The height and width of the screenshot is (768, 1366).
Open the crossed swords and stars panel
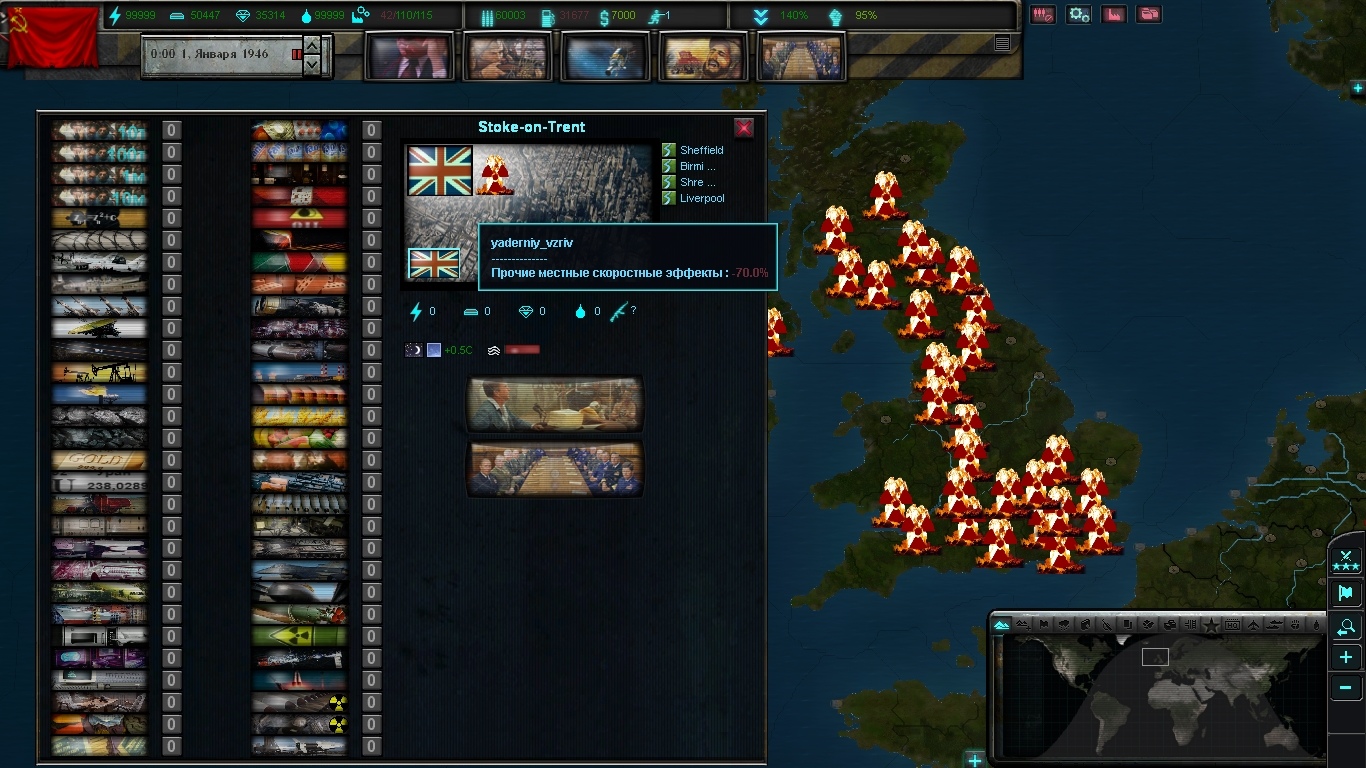pyautogui.click(x=1346, y=561)
